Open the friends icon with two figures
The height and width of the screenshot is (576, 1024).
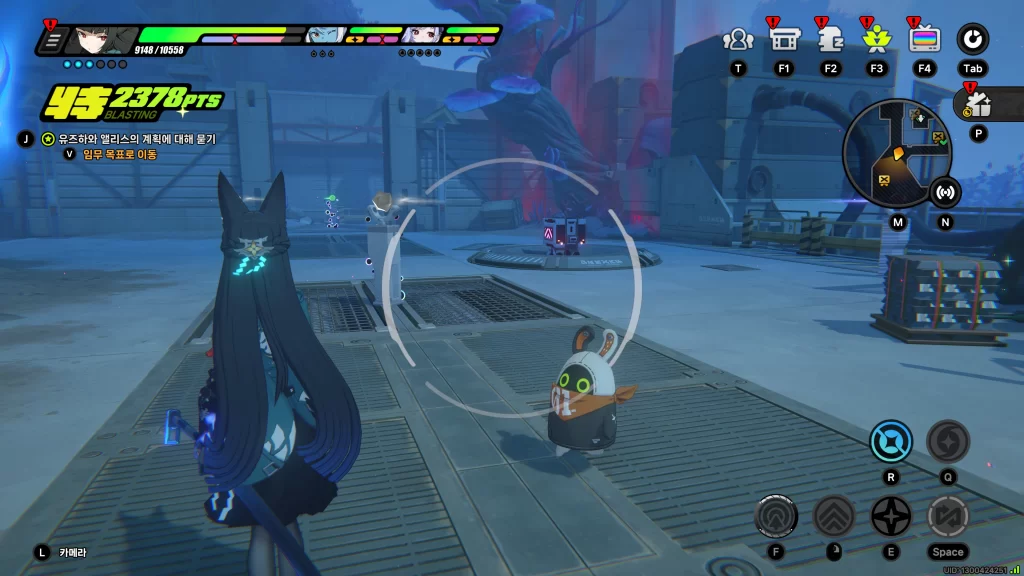(x=738, y=40)
